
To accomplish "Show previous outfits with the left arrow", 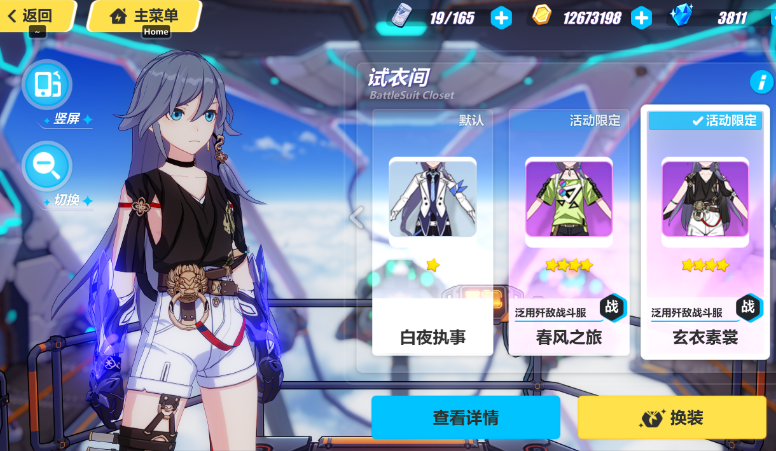I will [355, 216].
